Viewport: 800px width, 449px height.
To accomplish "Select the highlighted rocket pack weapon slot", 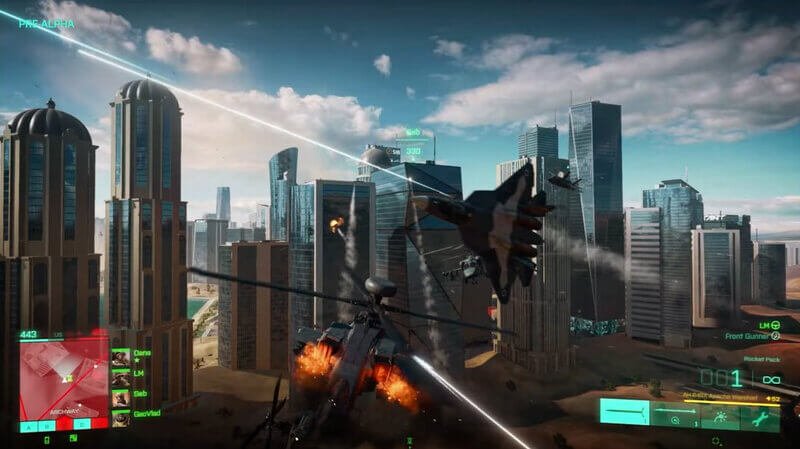I will 625,412.
